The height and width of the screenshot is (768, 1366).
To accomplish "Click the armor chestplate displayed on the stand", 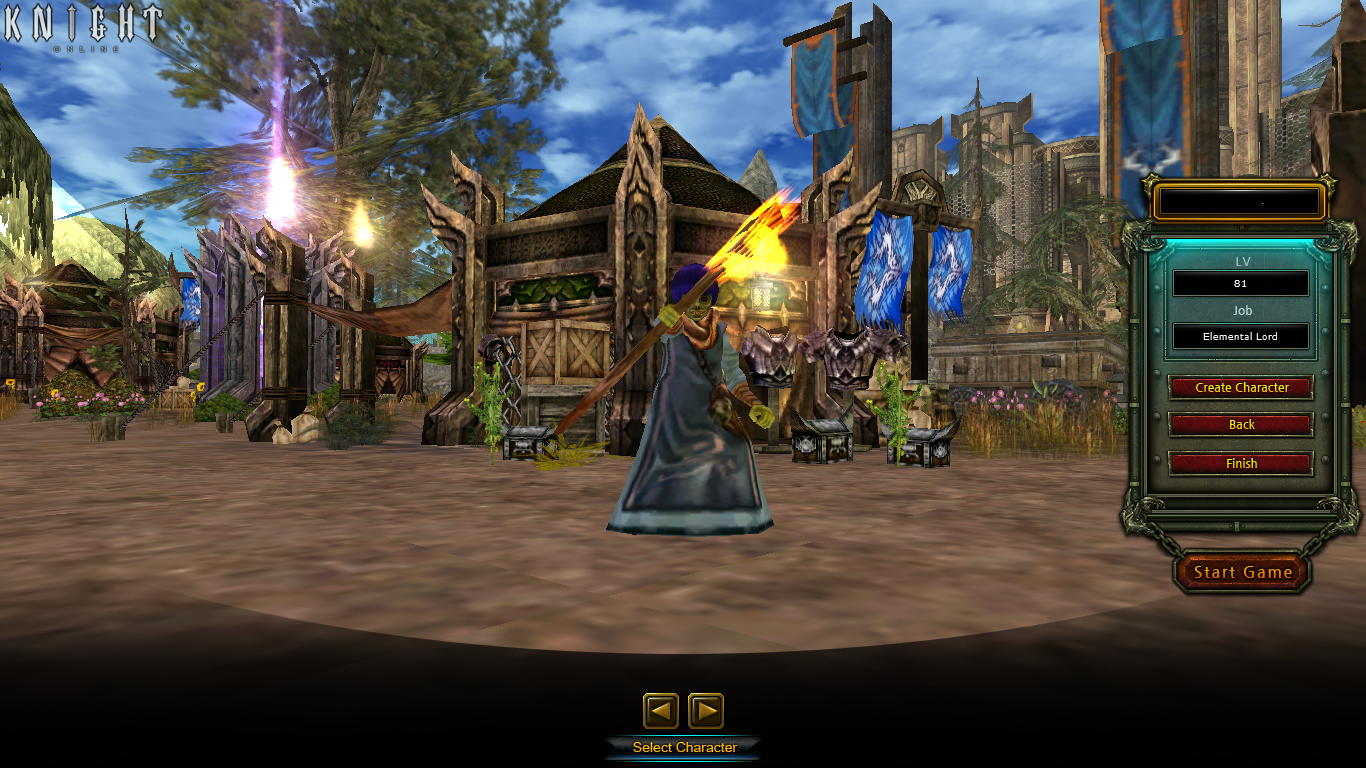I will point(770,355).
